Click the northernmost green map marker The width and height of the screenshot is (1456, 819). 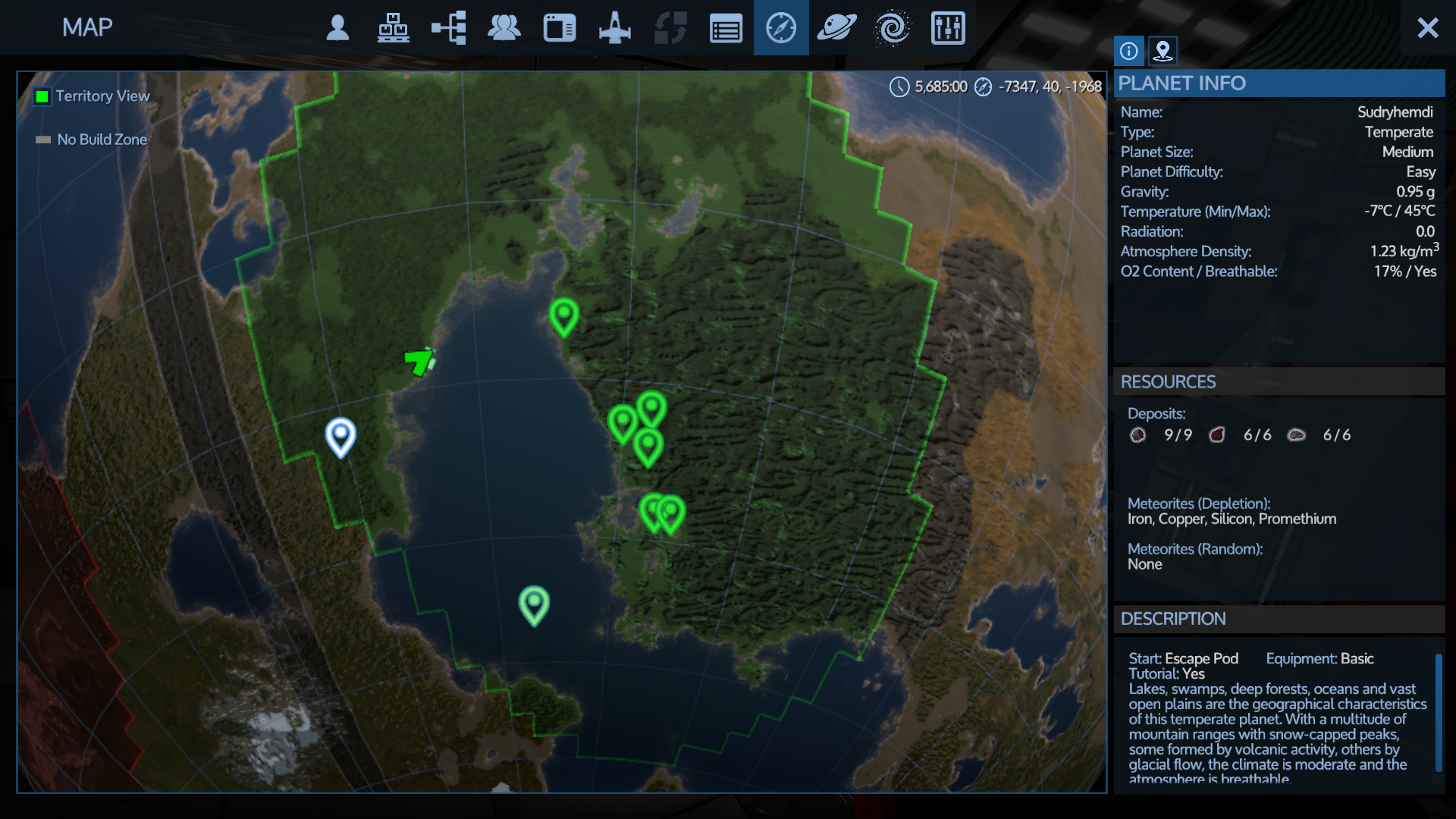563,315
